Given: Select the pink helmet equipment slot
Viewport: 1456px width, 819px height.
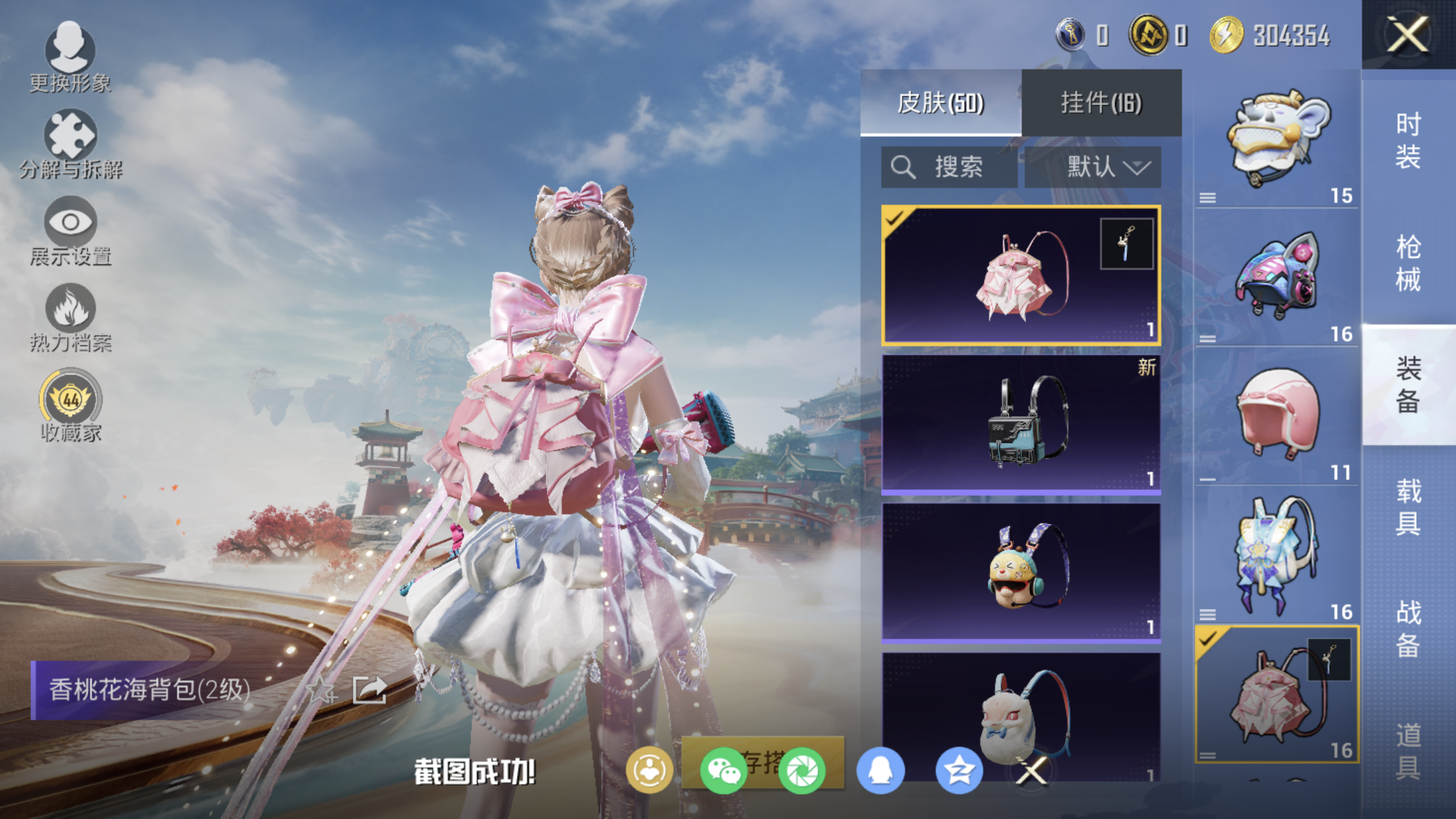Looking at the screenshot, I should [x=1277, y=417].
